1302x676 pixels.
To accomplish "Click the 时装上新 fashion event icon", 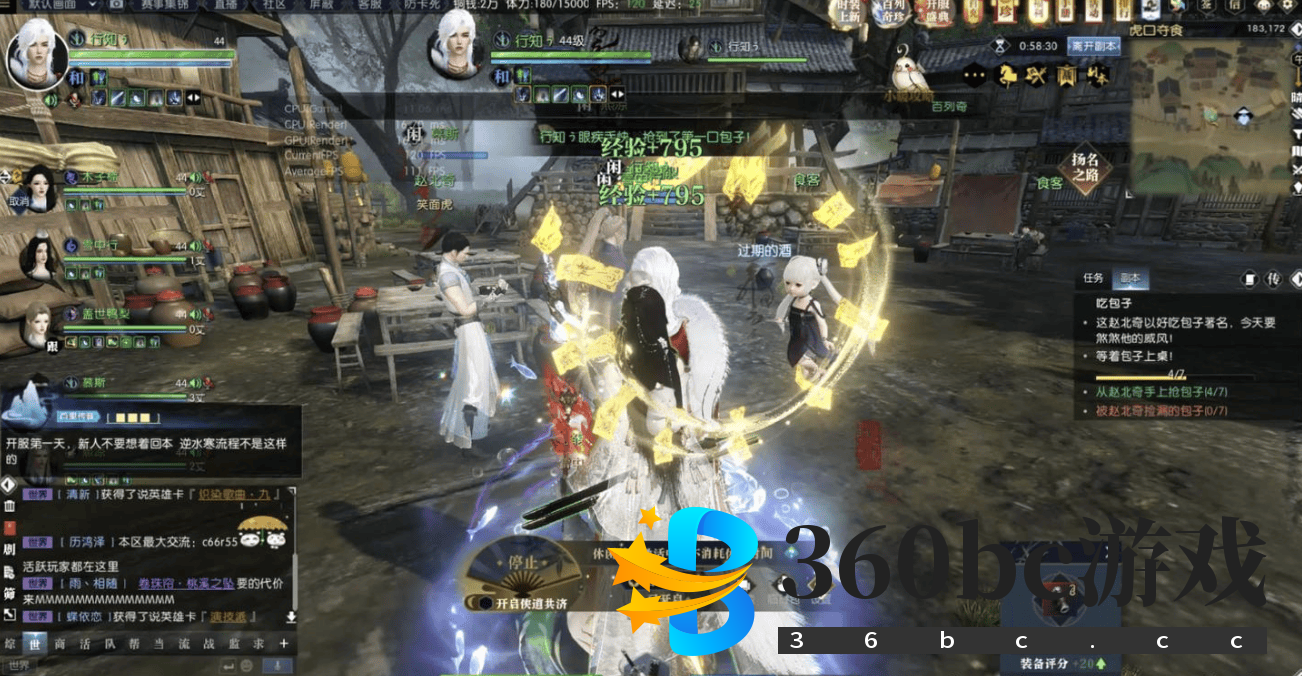I will coord(848,11).
